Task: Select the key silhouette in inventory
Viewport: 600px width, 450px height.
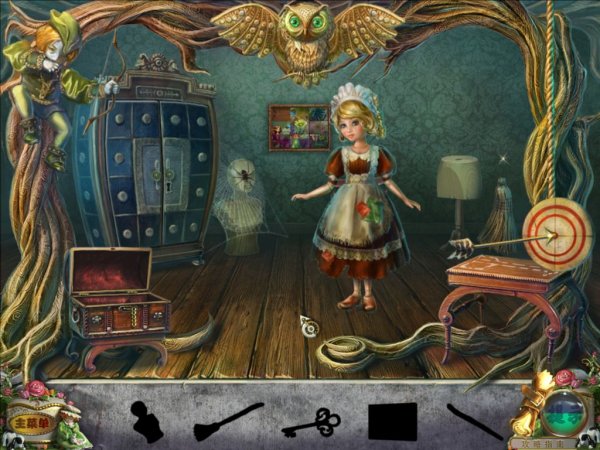Action: point(311,422)
